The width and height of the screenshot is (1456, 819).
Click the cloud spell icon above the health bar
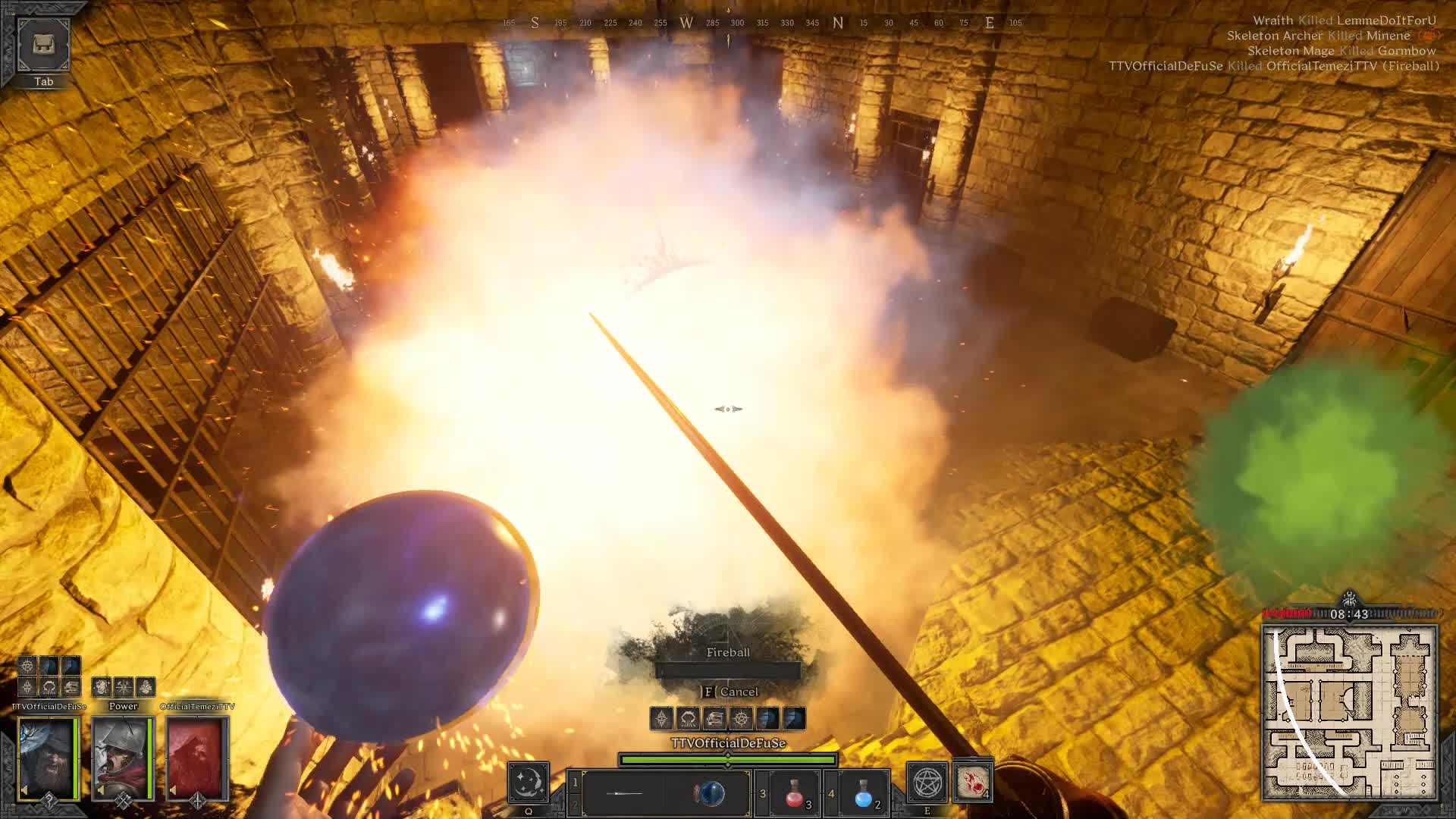[688, 718]
